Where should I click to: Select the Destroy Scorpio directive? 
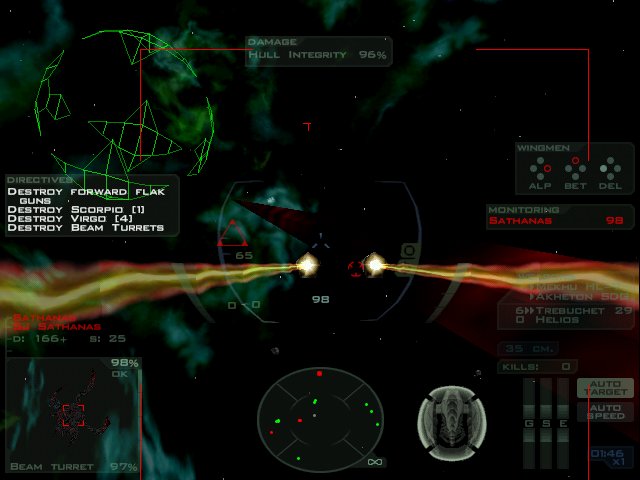76,209
